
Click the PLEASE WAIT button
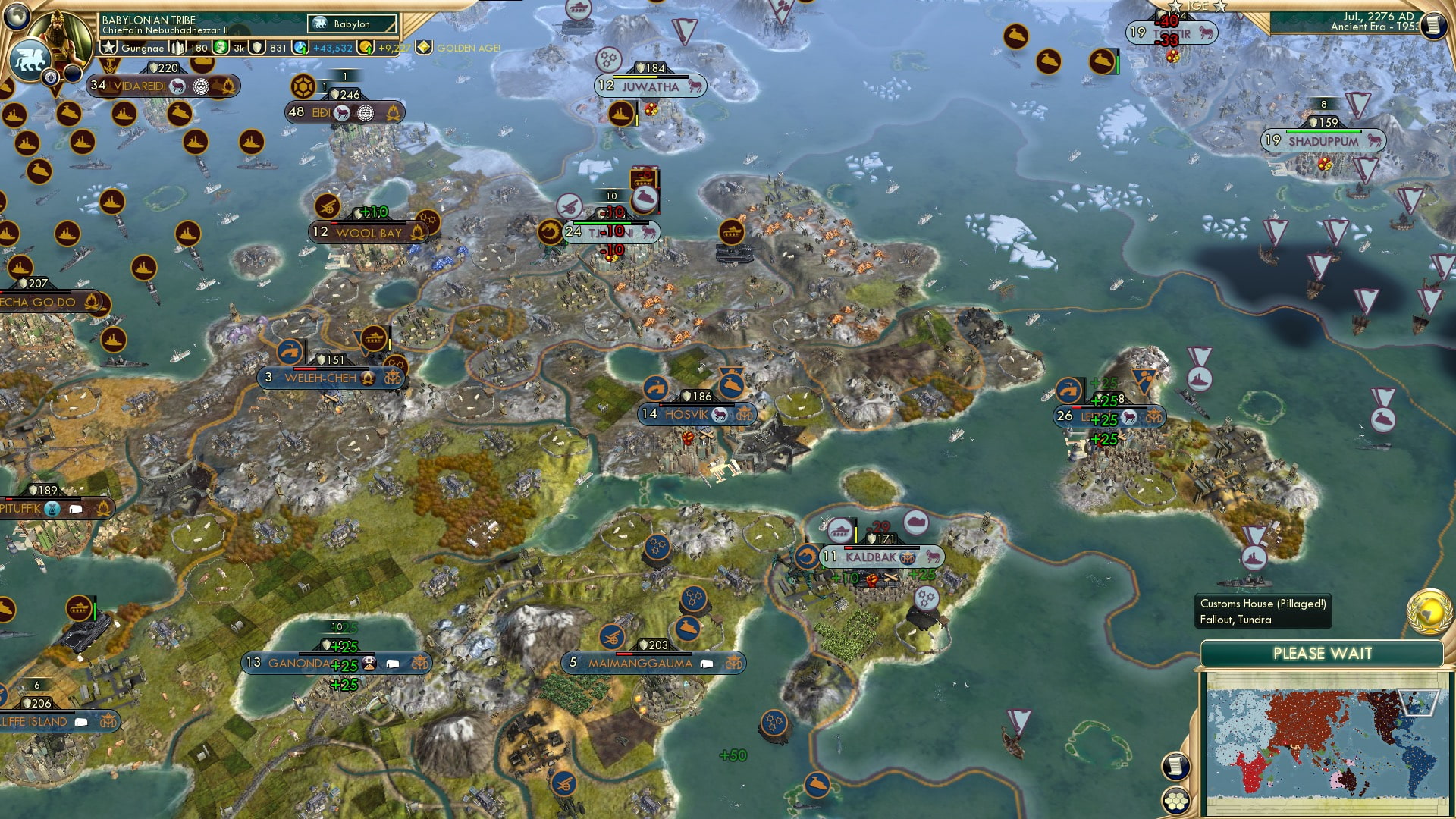pos(1326,653)
